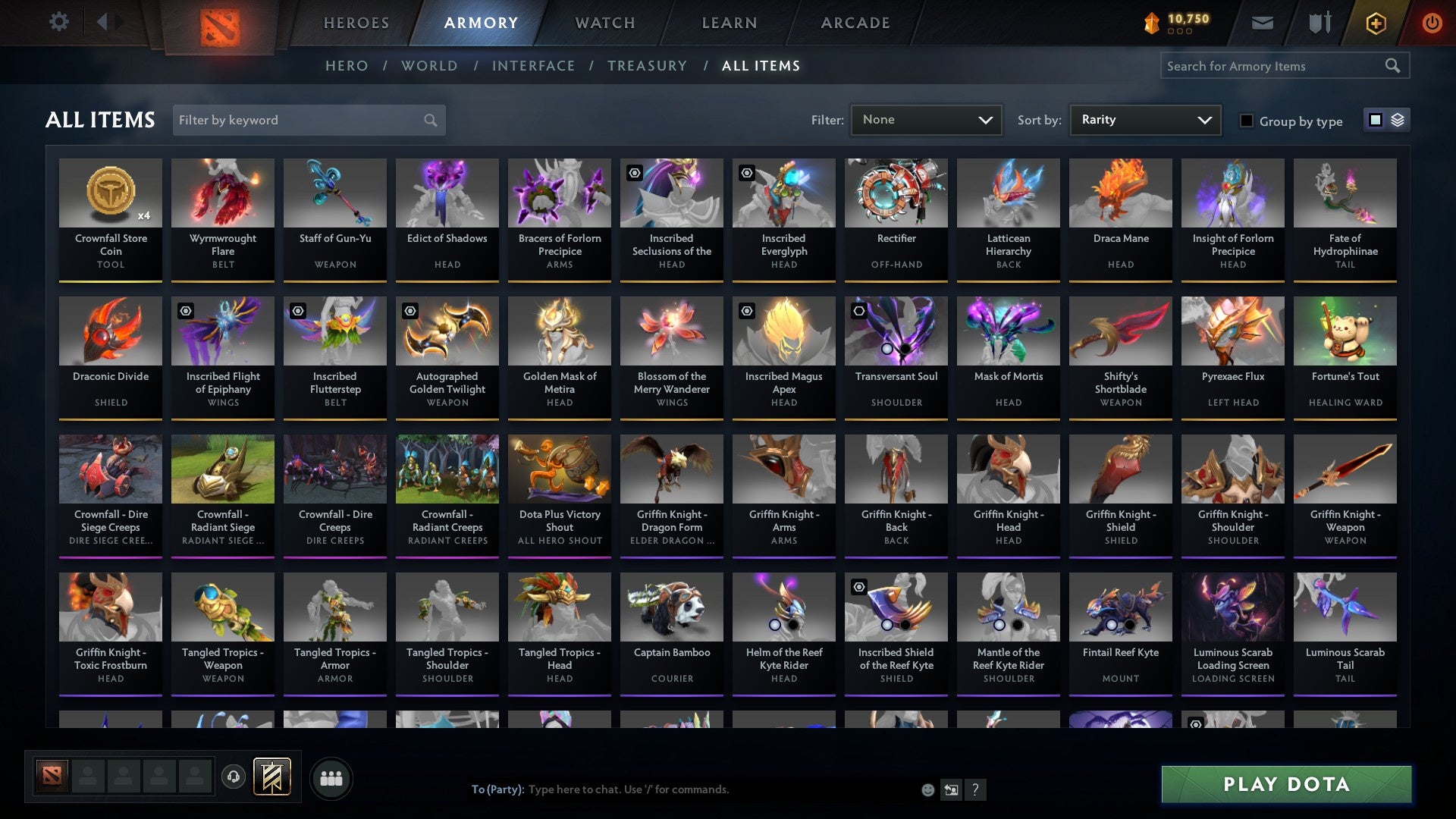Open the battle pass banner icon near party slots
1456x819 pixels.
point(271,777)
